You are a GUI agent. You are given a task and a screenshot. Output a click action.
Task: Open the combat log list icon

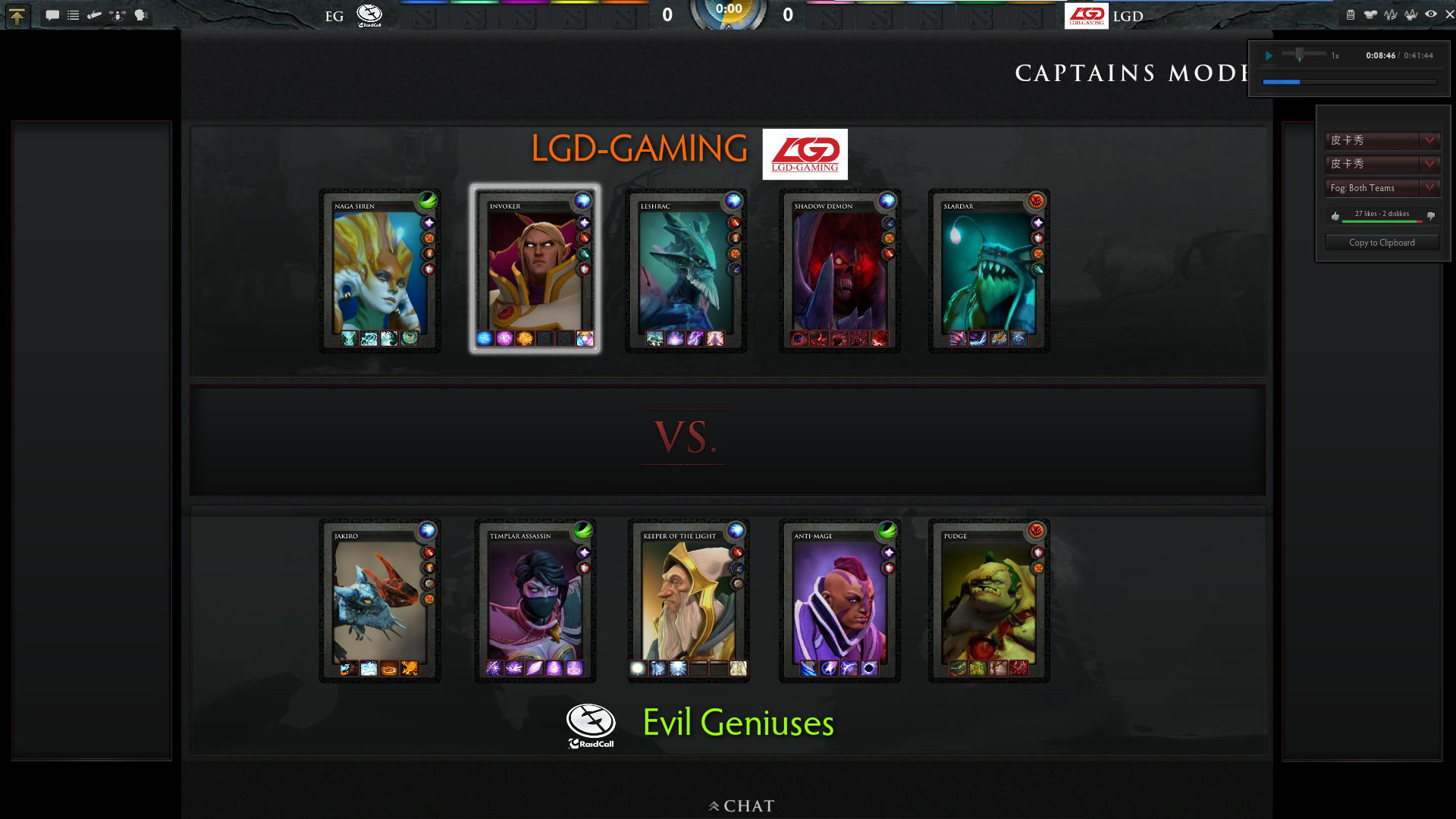[x=73, y=14]
